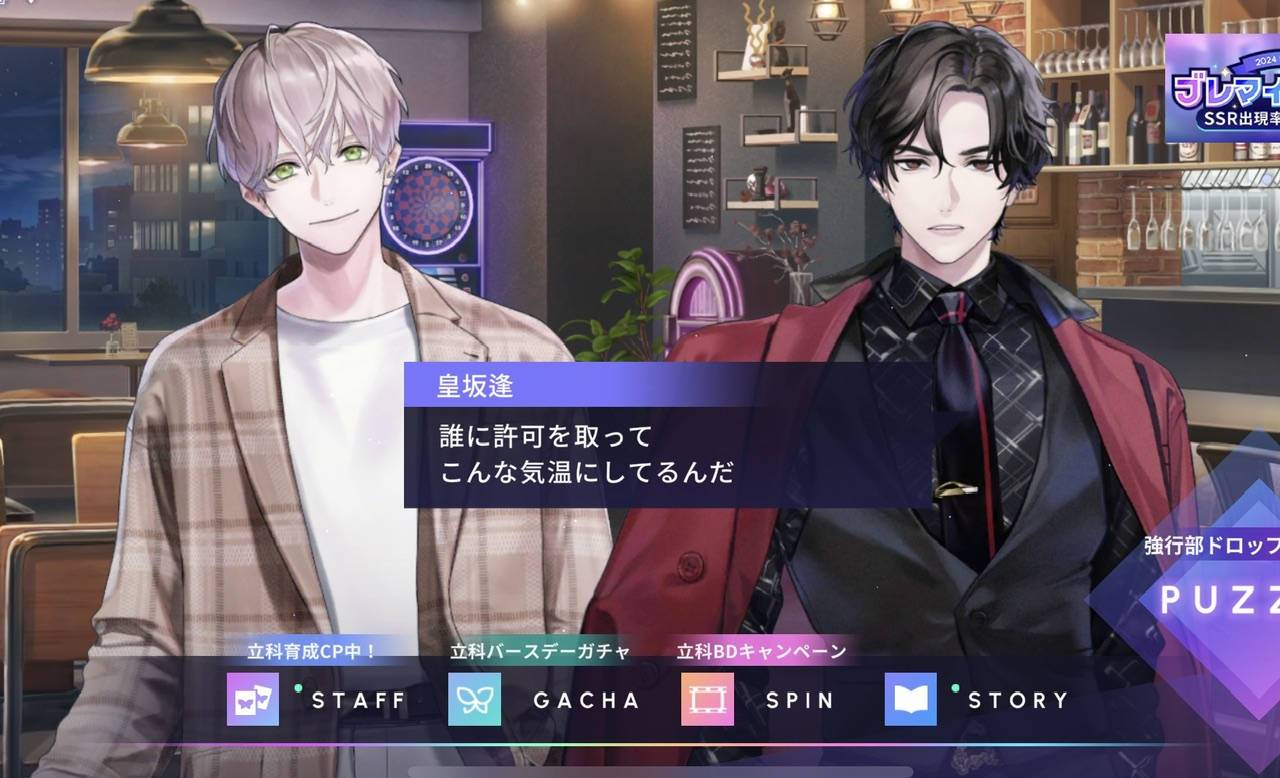Image resolution: width=1280 pixels, height=778 pixels.
Task: Open the STORY menu
Action: pos(977,699)
